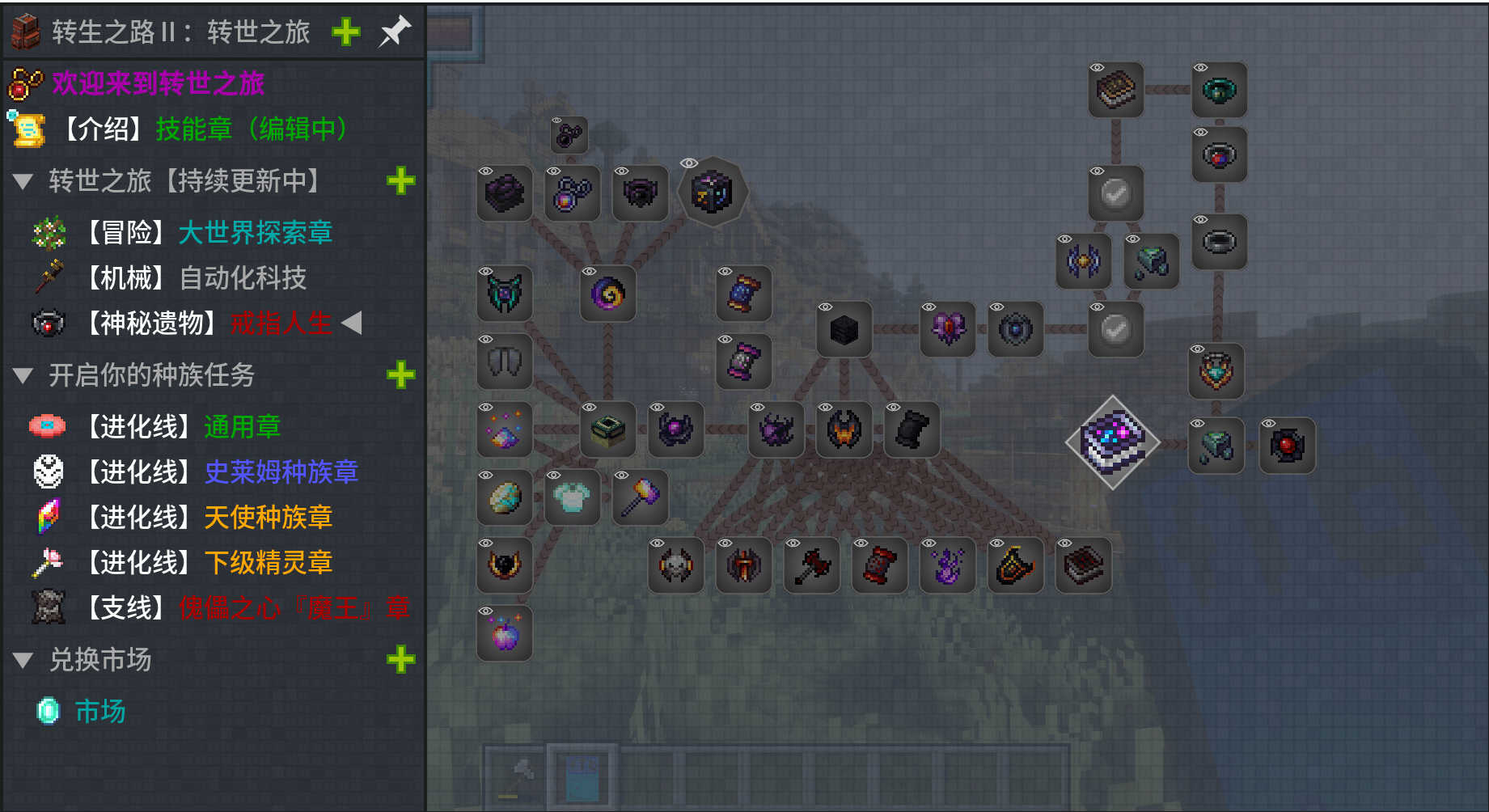Image resolution: width=1489 pixels, height=812 pixels.
Task: Open the golden hammer quest node
Action: pos(641,497)
